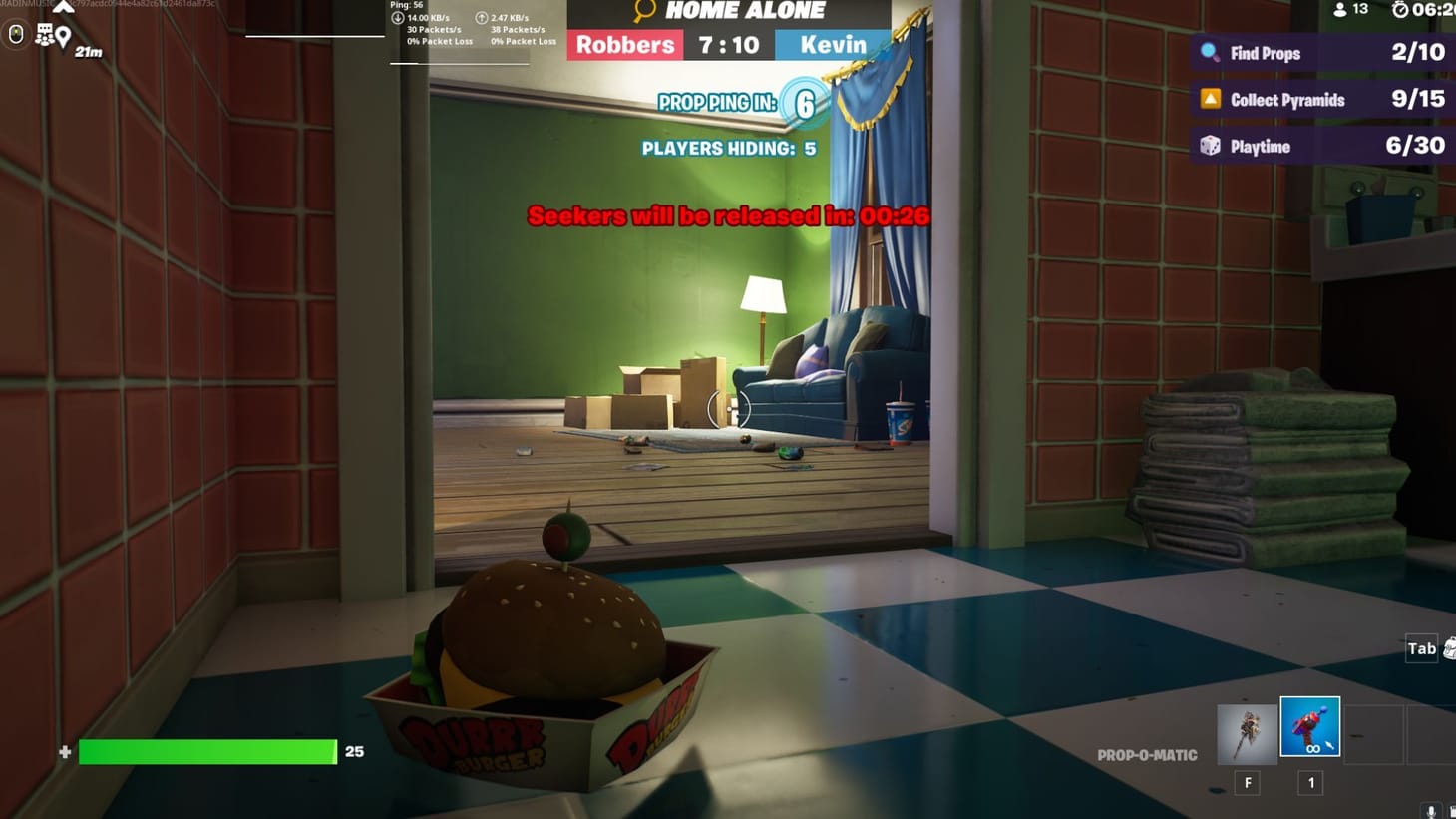Click the player count icon showing 13
1456x819 pixels.
click(1338, 9)
